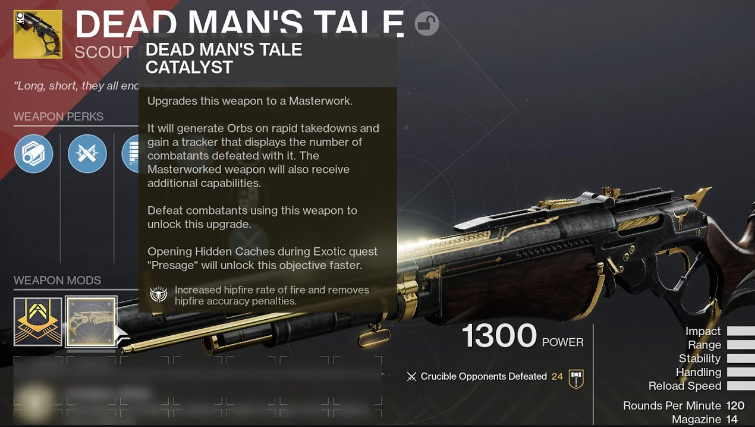Select the Dead Man's Tale catalyst slot
Screen dimensions: 755x427
pyautogui.click(x=90, y=320)
